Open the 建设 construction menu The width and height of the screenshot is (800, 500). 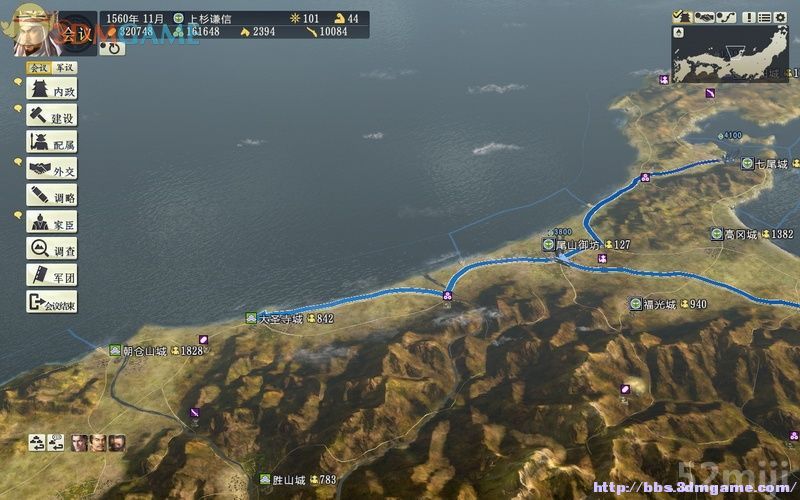[x=51, y=118]
